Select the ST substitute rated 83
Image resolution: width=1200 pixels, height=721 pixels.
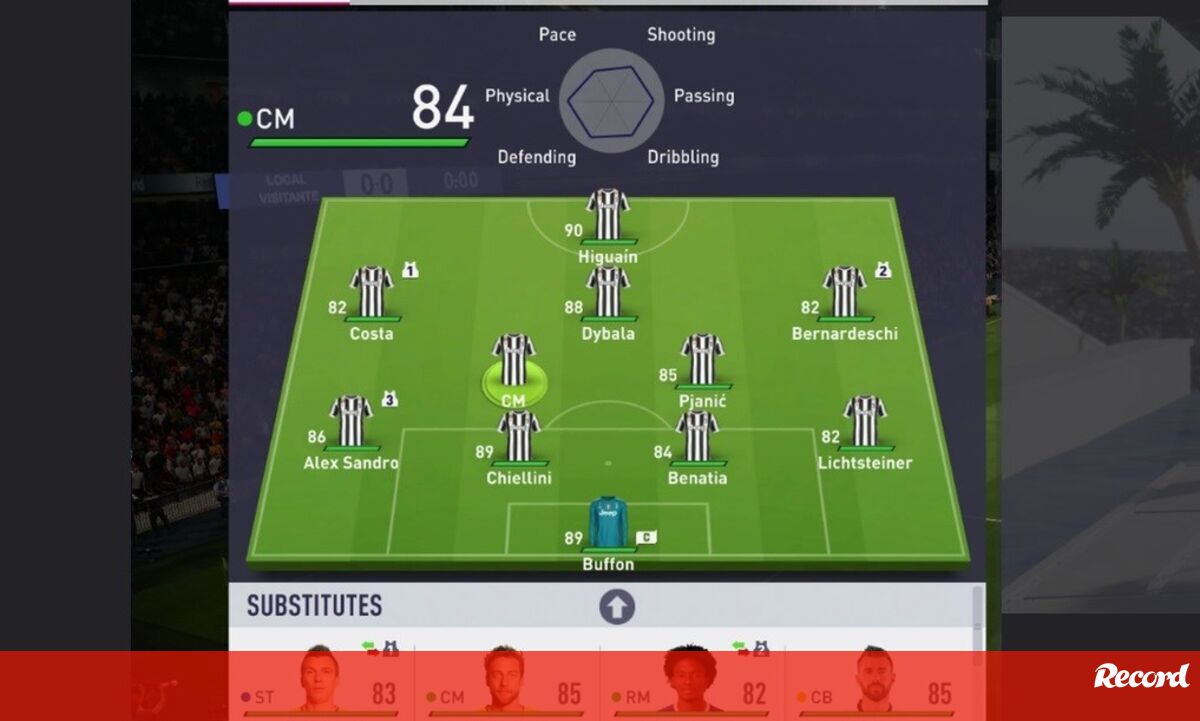click(x=321, y=685)
